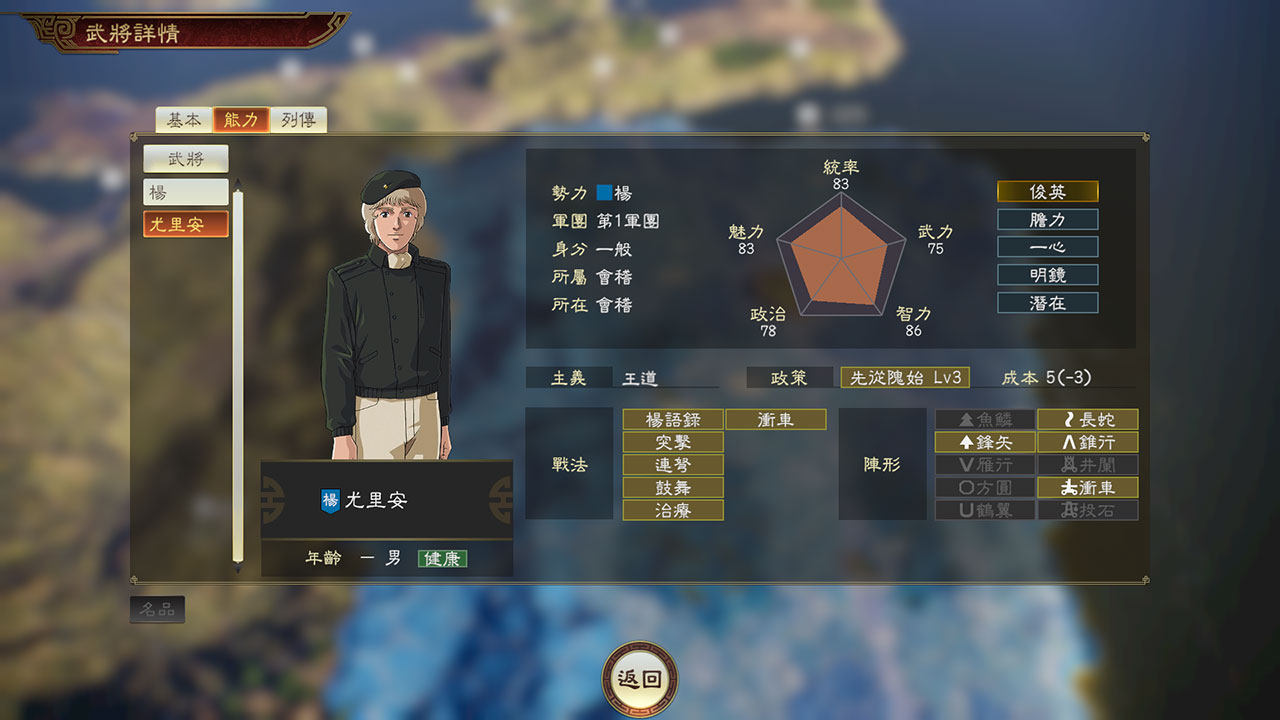Pick the 治療 tactic
Image resolution: width=1280 pixels, height=720 pixels.
point(673,510)
